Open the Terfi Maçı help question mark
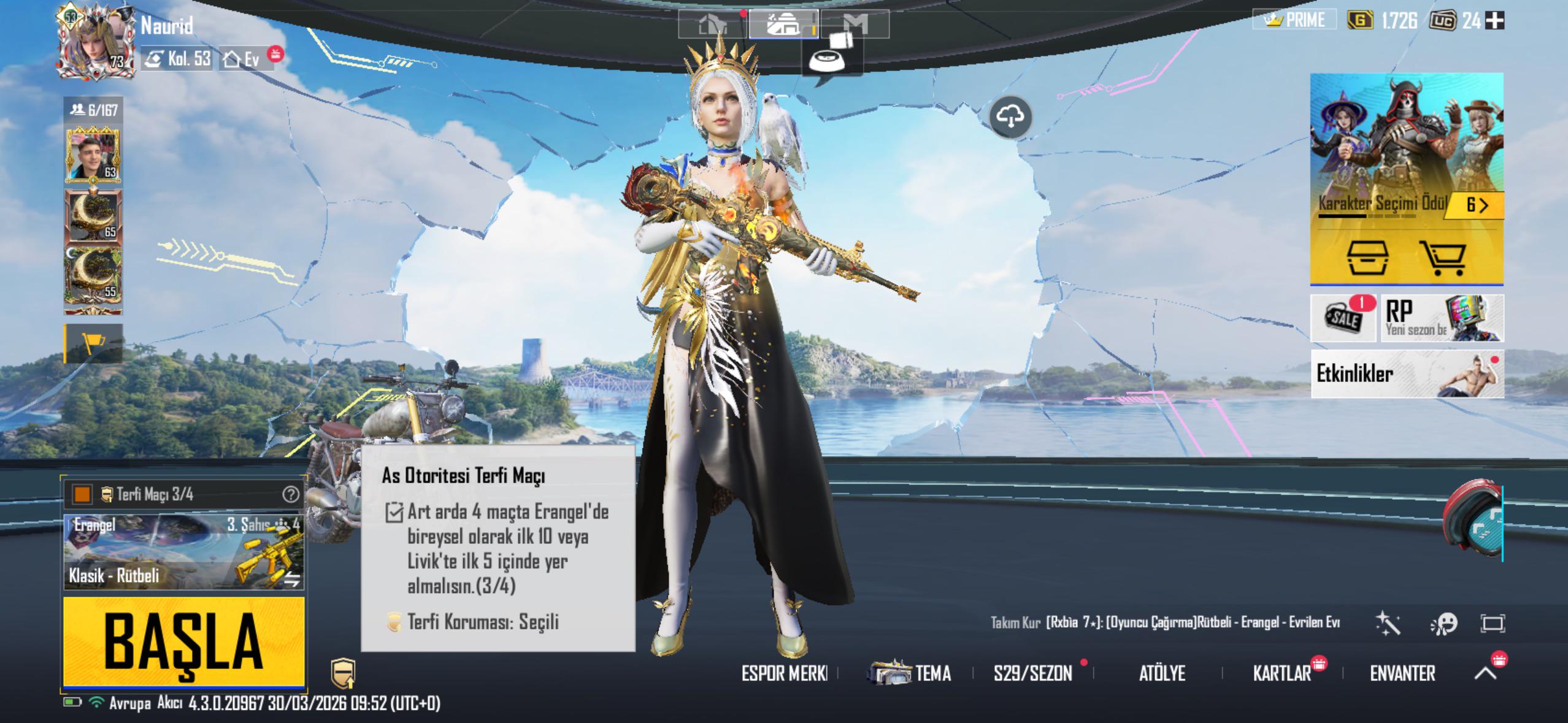This screenshot has width=1568, height=723. click(x=291, y=494)
